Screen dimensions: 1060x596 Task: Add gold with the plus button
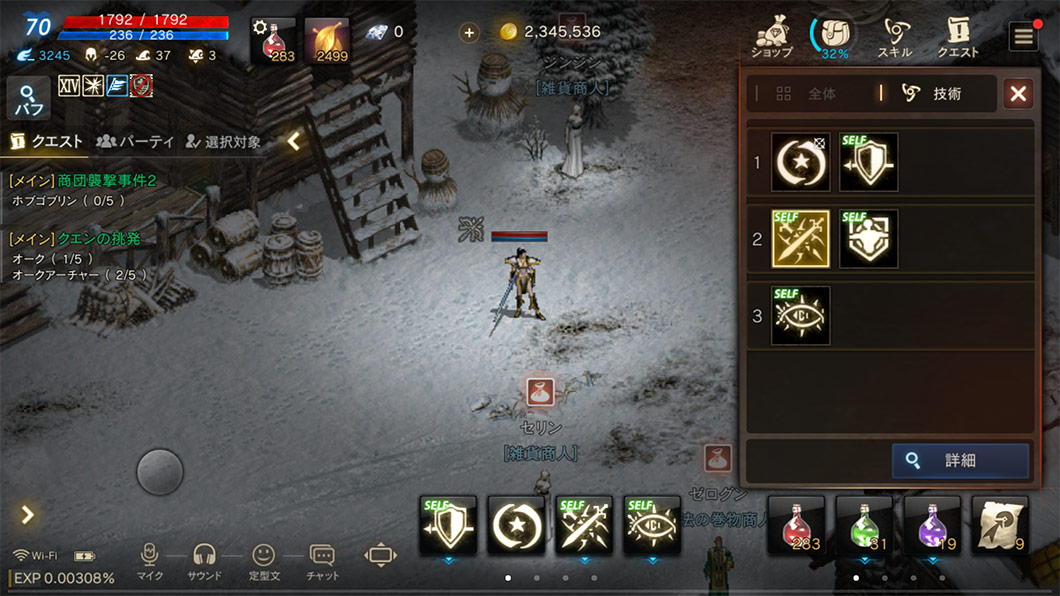point(469,32)
